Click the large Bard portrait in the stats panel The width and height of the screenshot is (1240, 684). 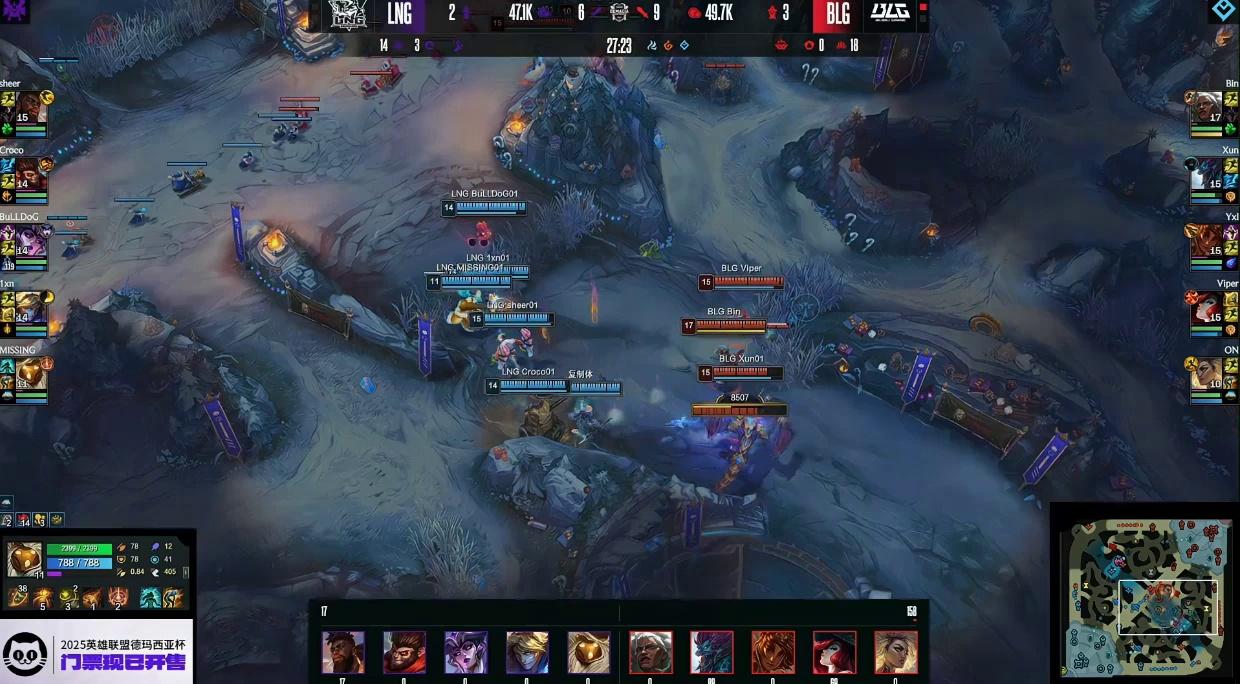click(24, 558)
